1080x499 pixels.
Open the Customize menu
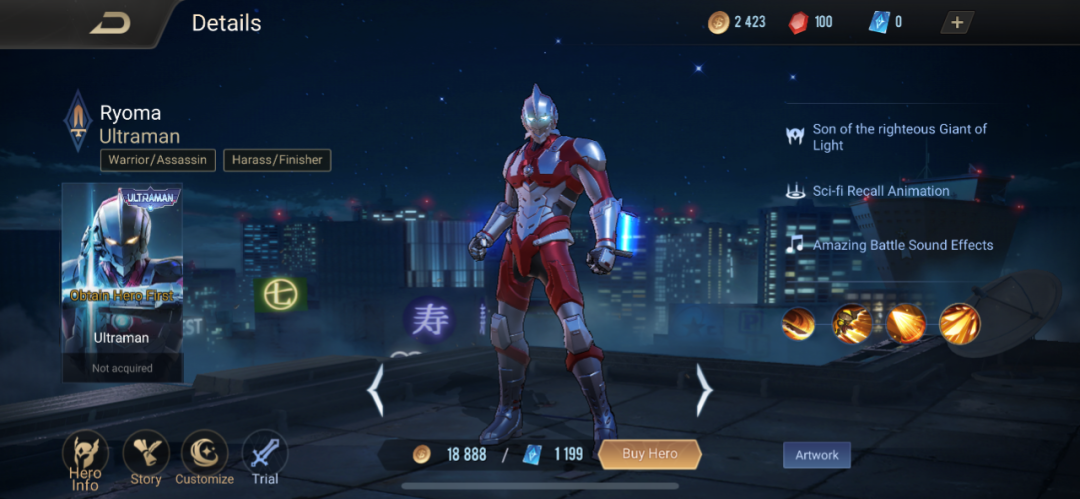click(204, 459)
